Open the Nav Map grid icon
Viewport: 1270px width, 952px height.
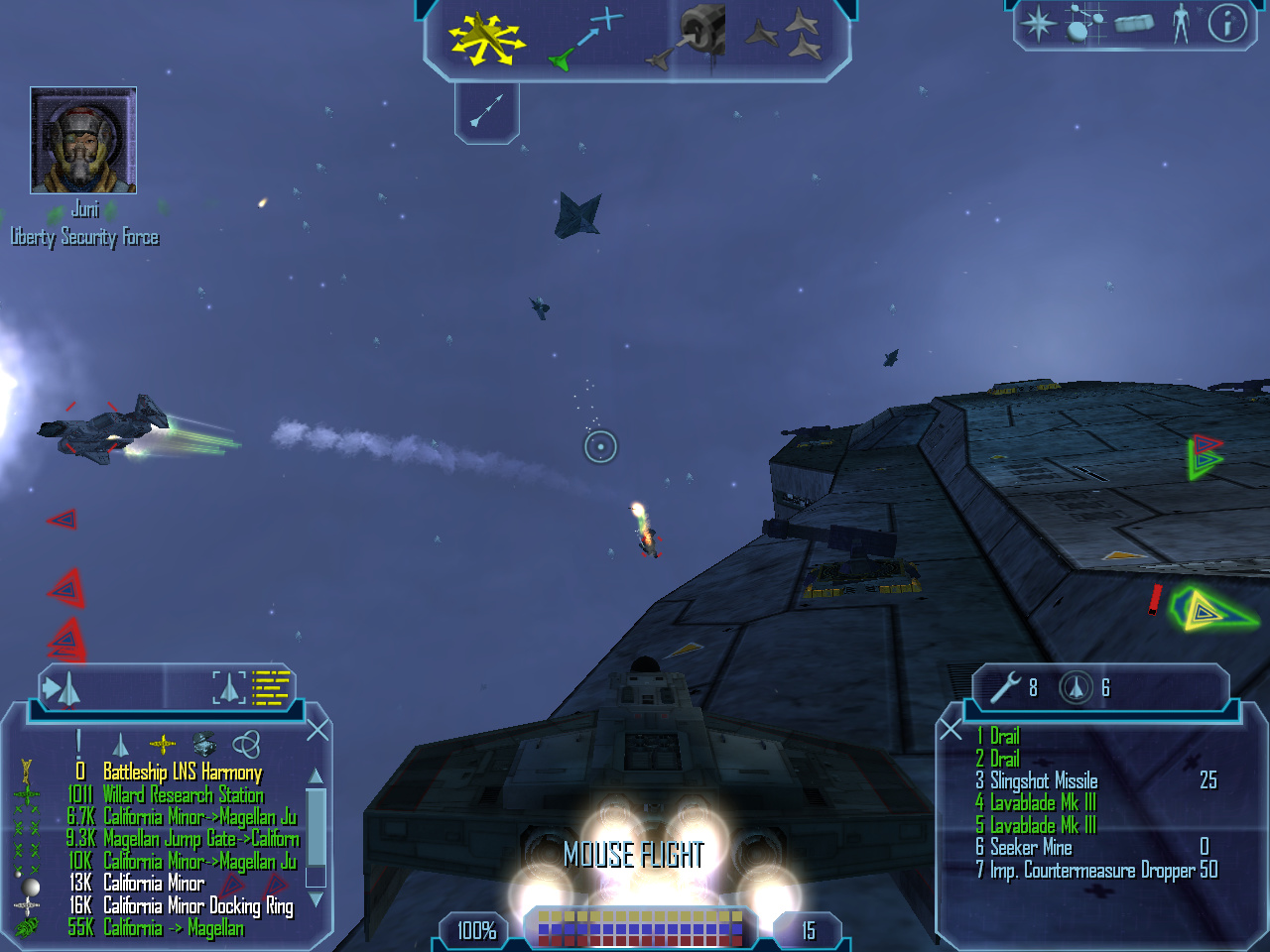[1084, 23]
